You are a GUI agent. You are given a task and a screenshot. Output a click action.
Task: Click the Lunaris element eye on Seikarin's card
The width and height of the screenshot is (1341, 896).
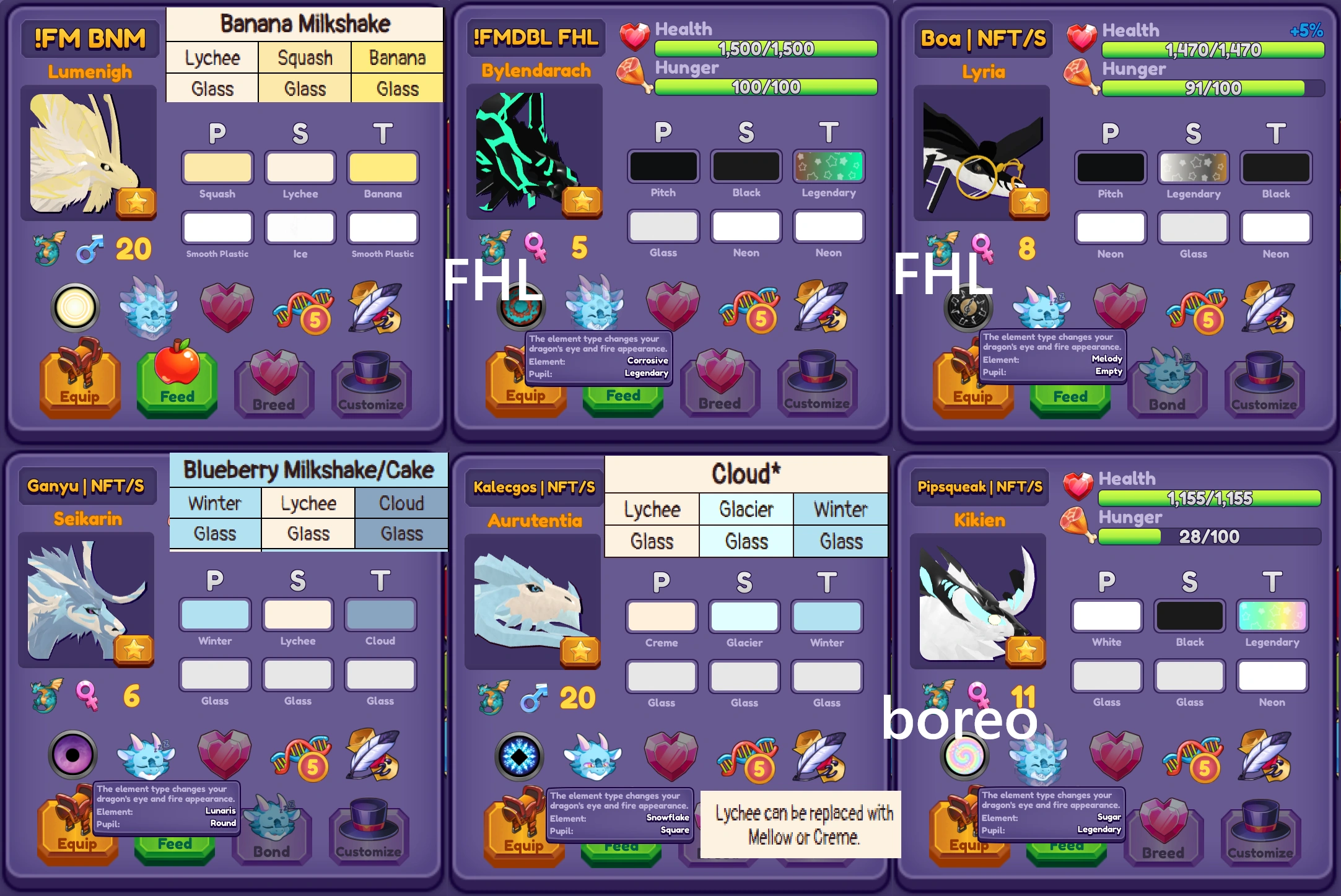coord(73,754)
